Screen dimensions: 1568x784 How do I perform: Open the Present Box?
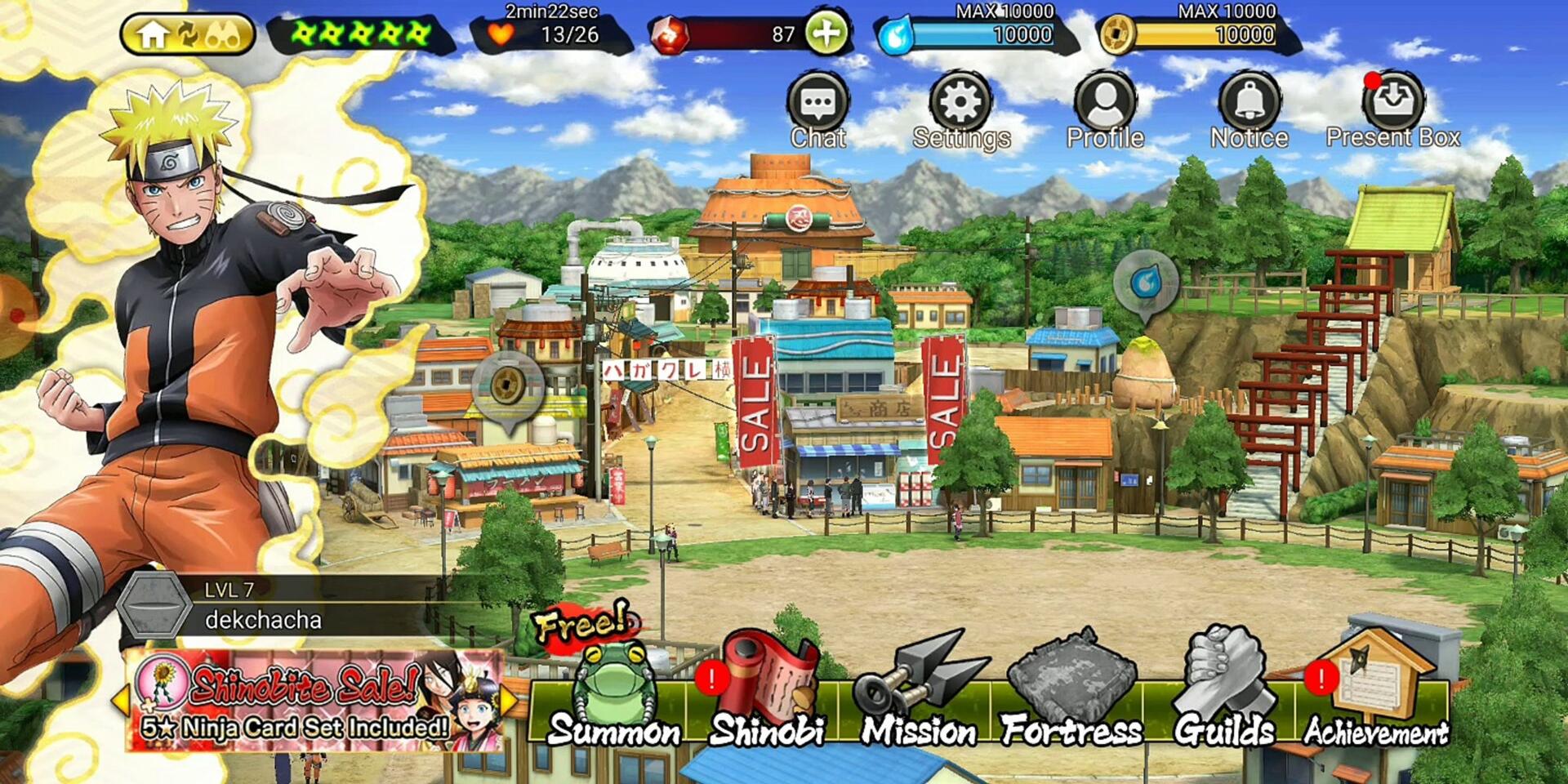tap(1393, 111)
